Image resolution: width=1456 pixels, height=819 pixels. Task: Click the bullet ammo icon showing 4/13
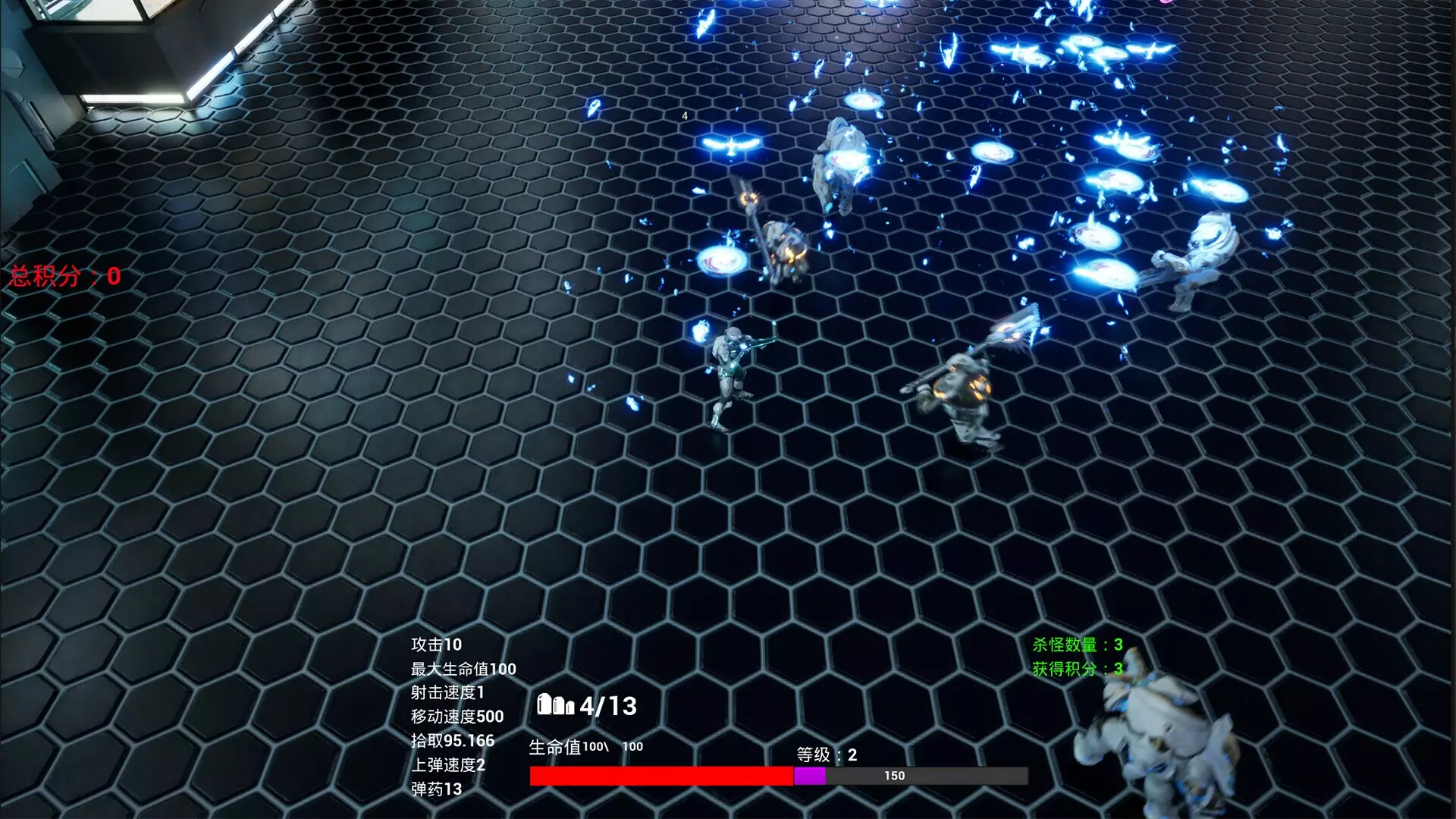[556, 707]
